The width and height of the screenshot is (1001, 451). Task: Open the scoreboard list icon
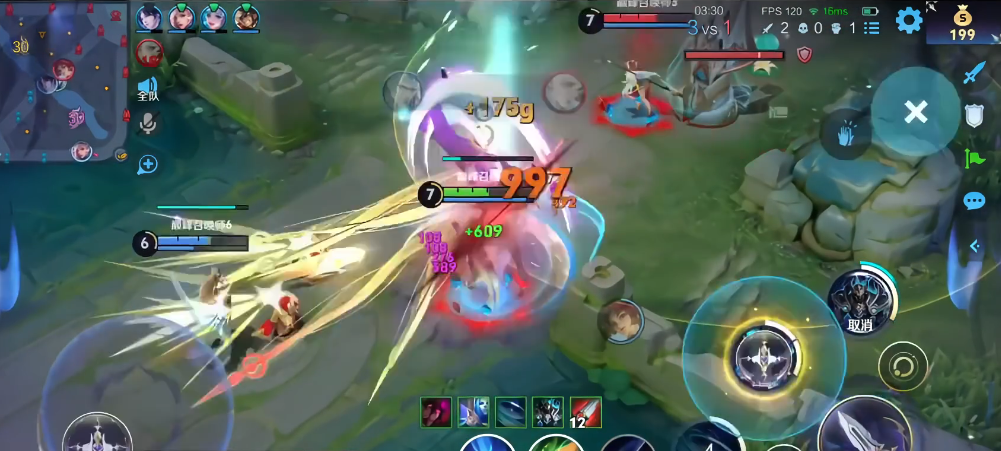click(872, 29)
